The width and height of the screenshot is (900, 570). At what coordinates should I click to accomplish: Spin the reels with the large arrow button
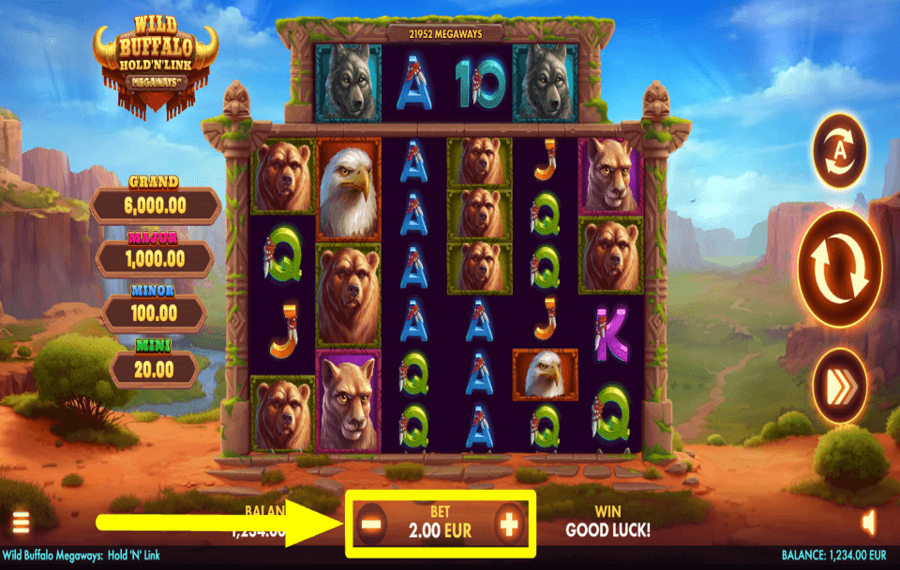pos(840,267)
